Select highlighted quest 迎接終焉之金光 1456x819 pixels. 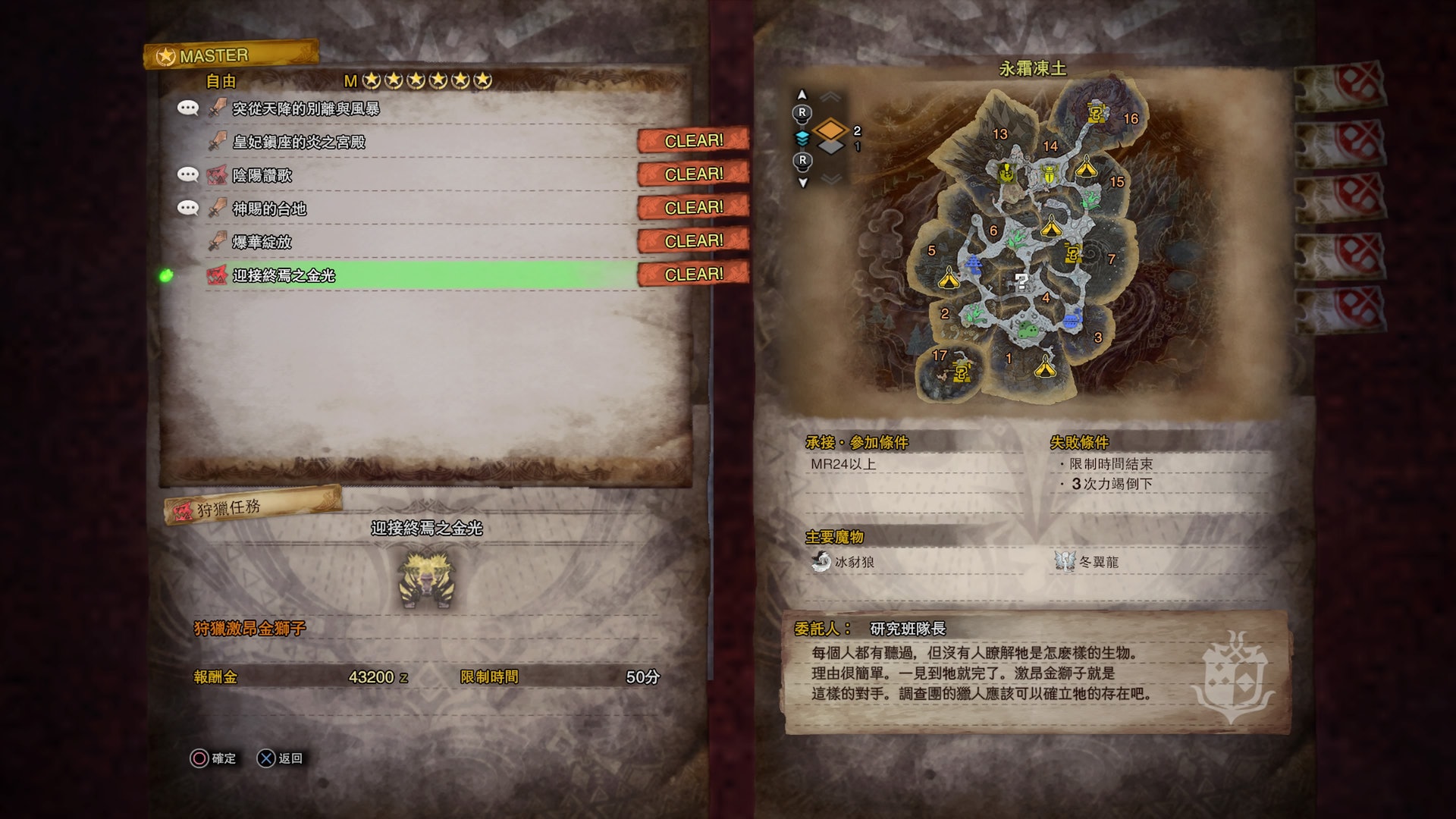(284, 275)
